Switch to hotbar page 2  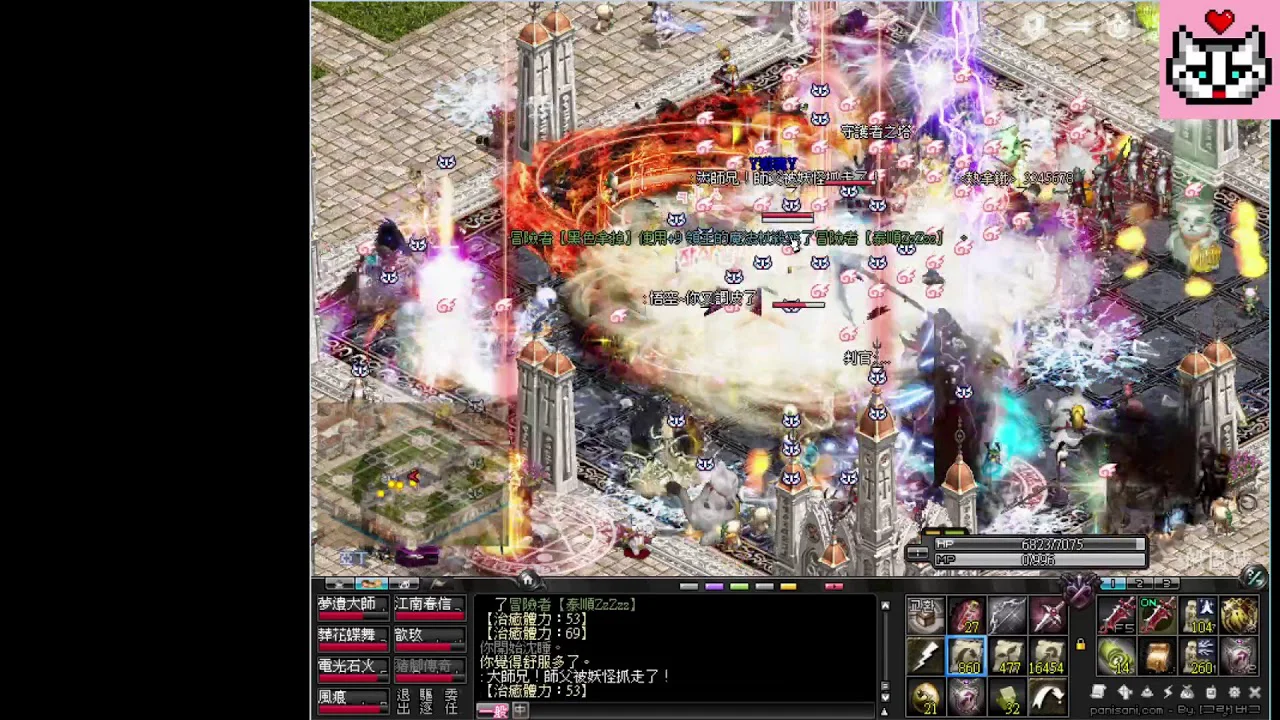click(x=1139, y=583)
